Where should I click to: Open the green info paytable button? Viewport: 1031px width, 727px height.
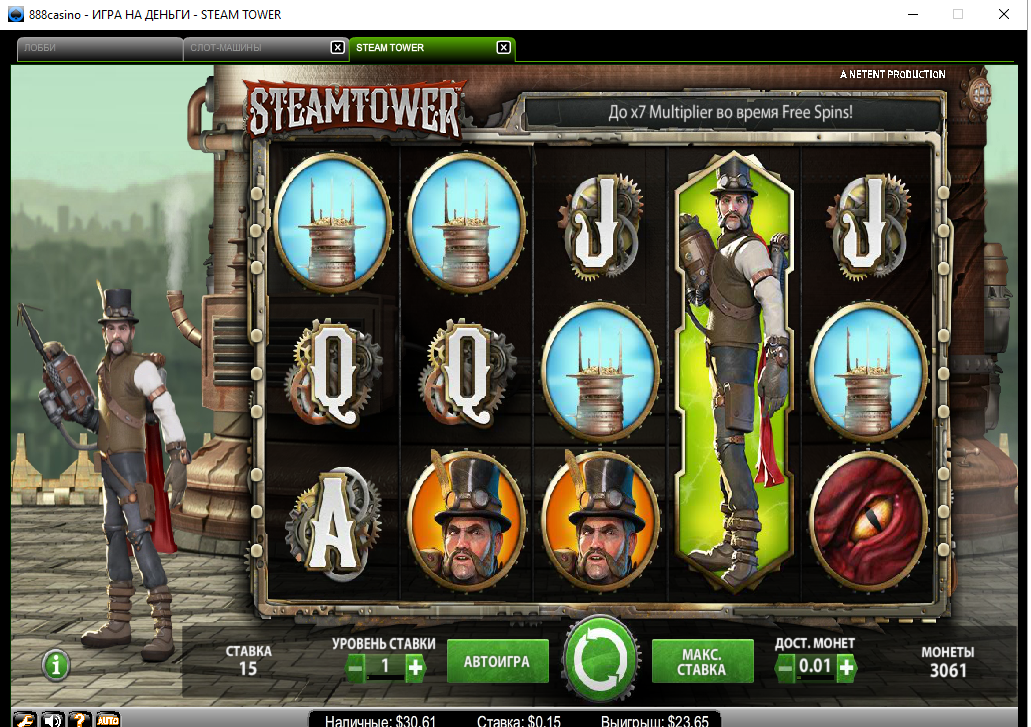point(56,663)
